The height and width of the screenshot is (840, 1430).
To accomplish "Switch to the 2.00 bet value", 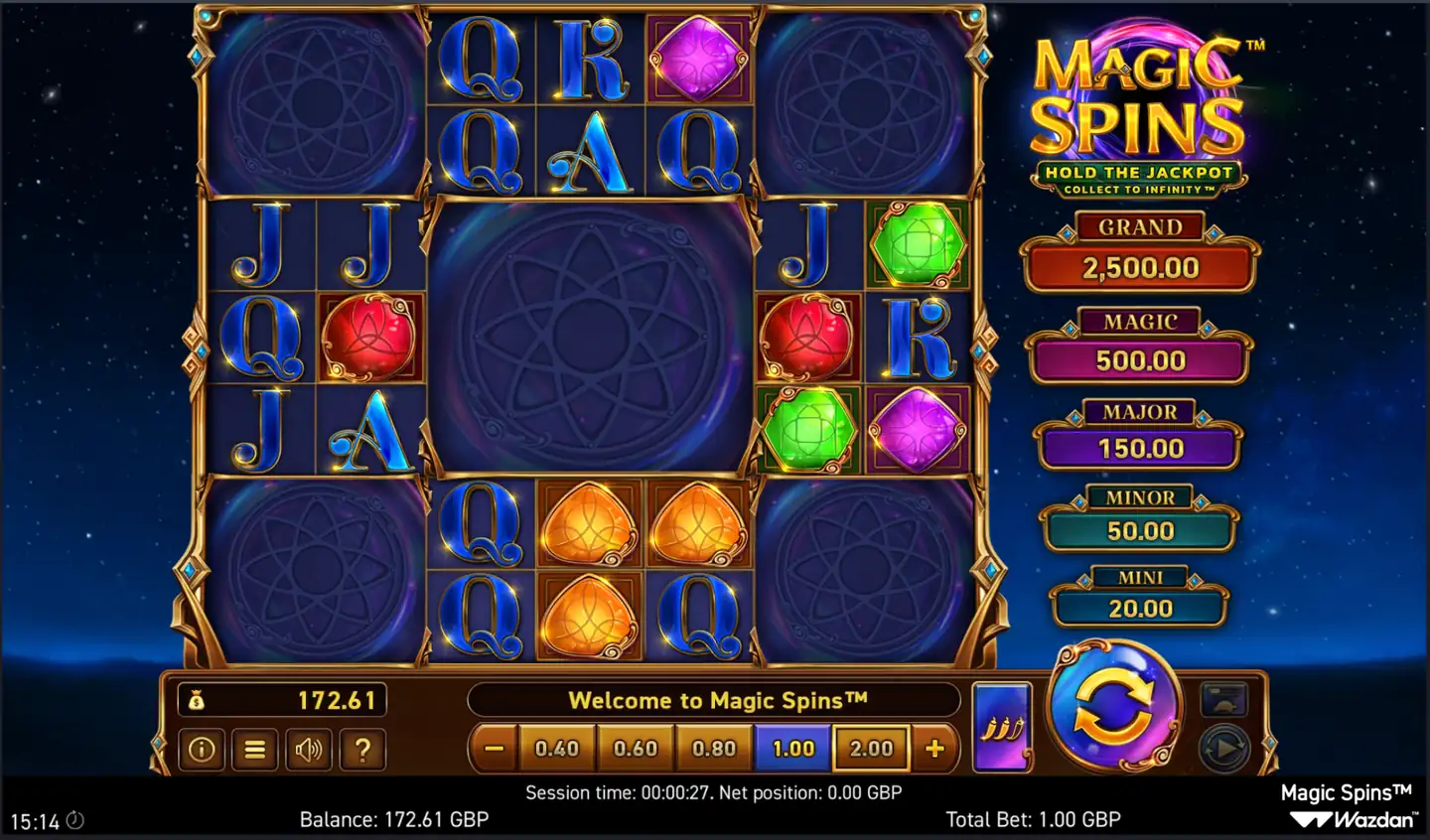I will click(x=870, y=748).
